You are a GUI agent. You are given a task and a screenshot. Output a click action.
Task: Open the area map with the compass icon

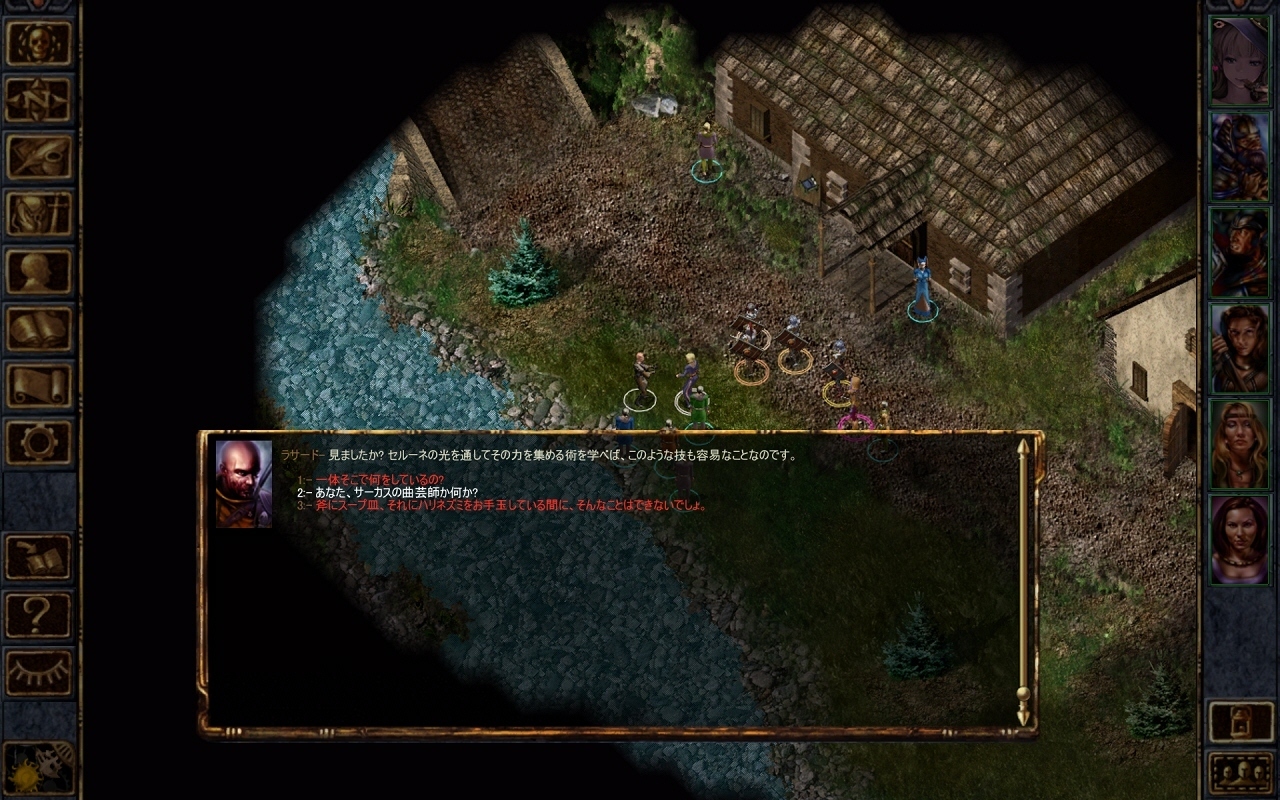39,100
